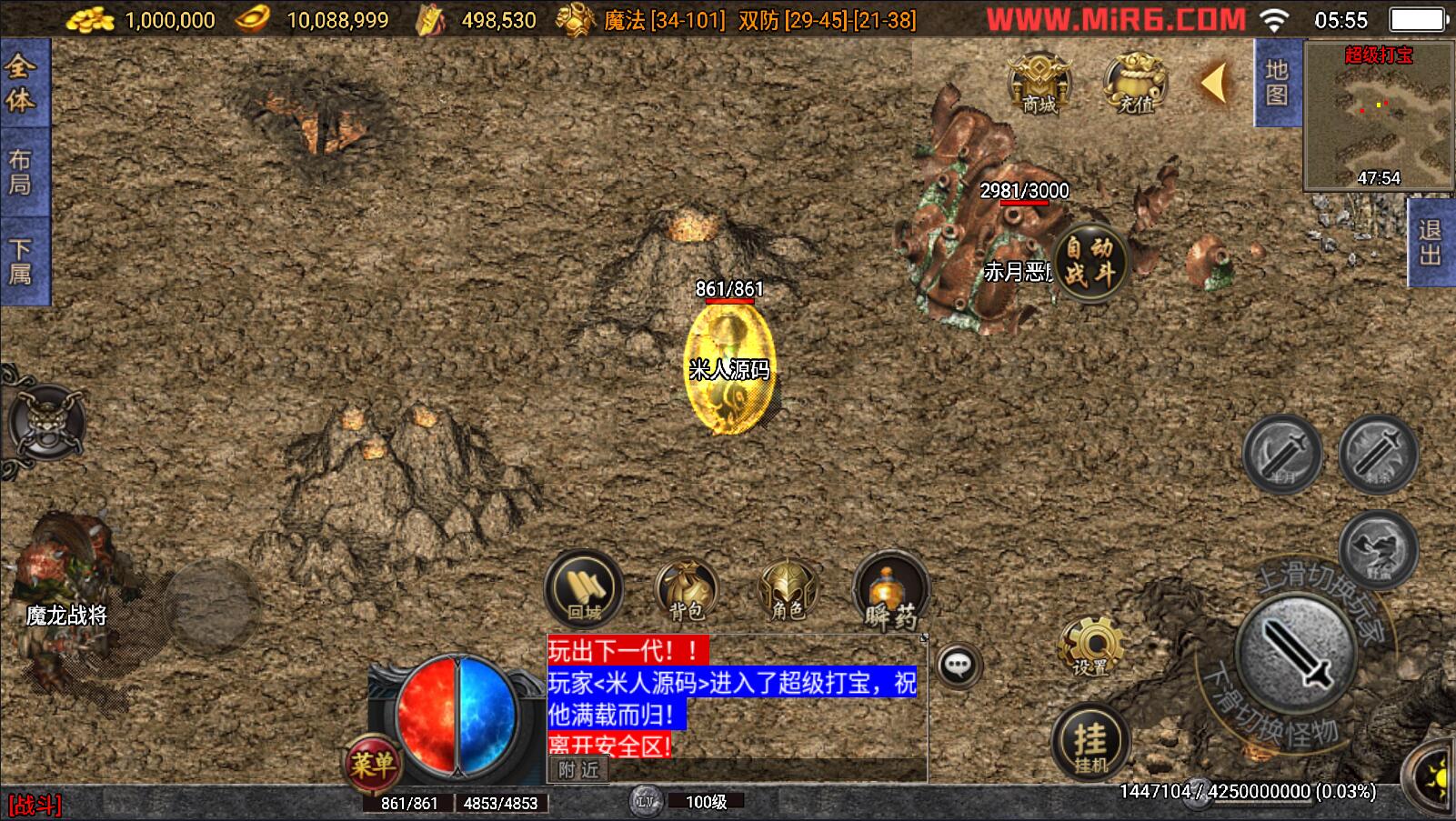Open the 布局 layout tab
This screenshot has height=821, width=1456.
21,173
